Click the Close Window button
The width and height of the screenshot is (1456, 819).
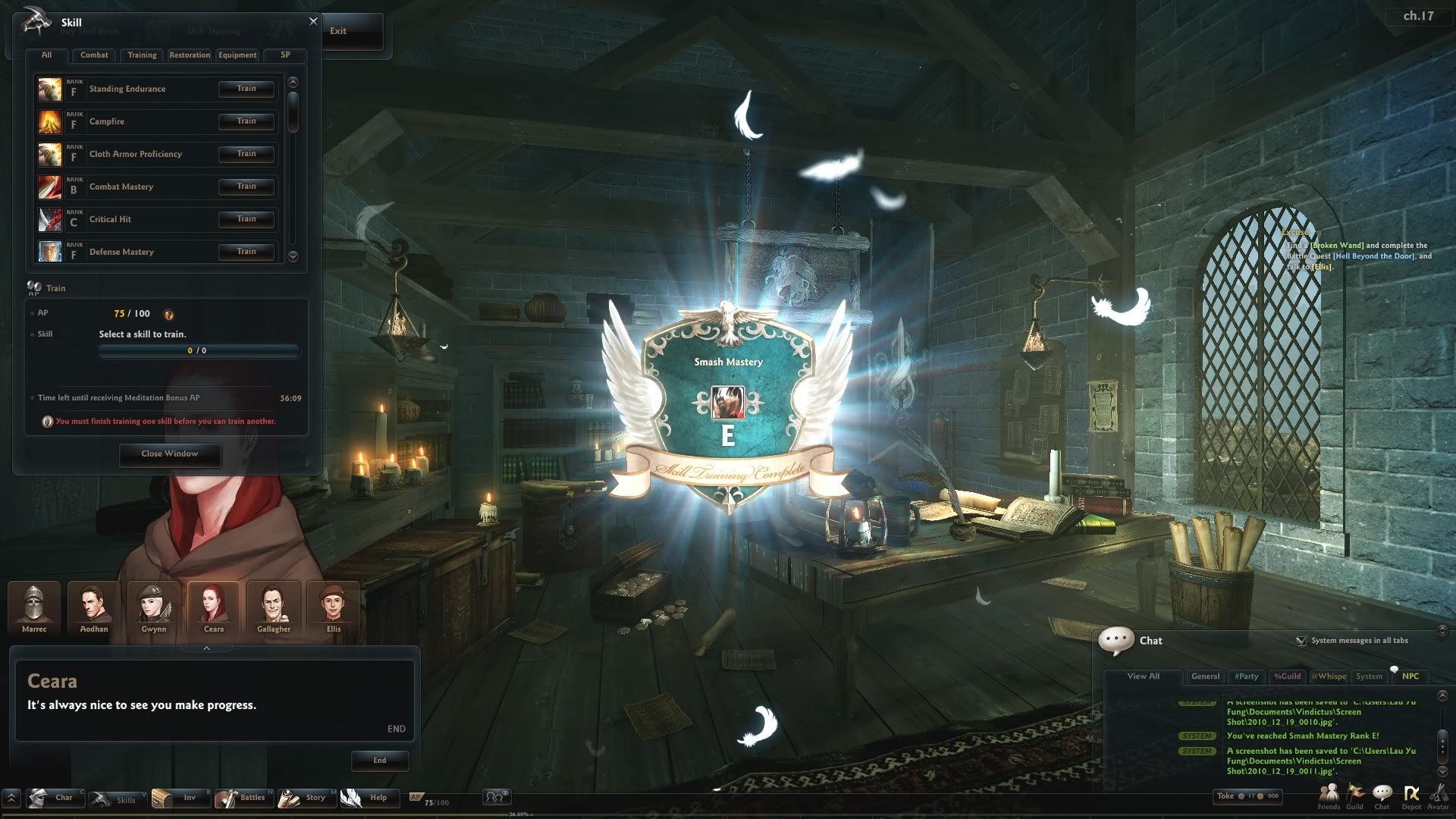tap(170, 454)
